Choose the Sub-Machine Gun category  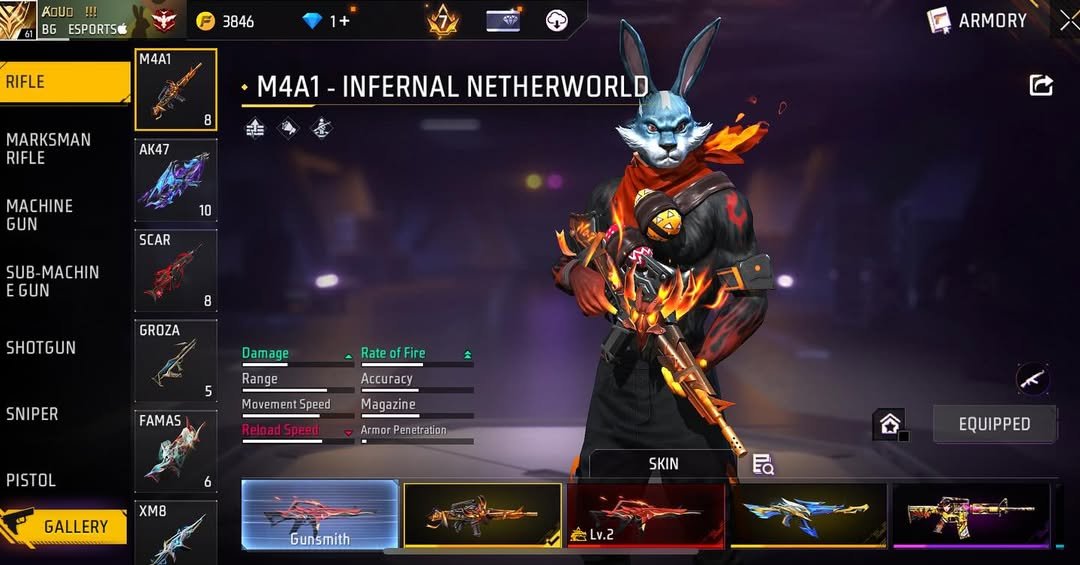point(52,281)
